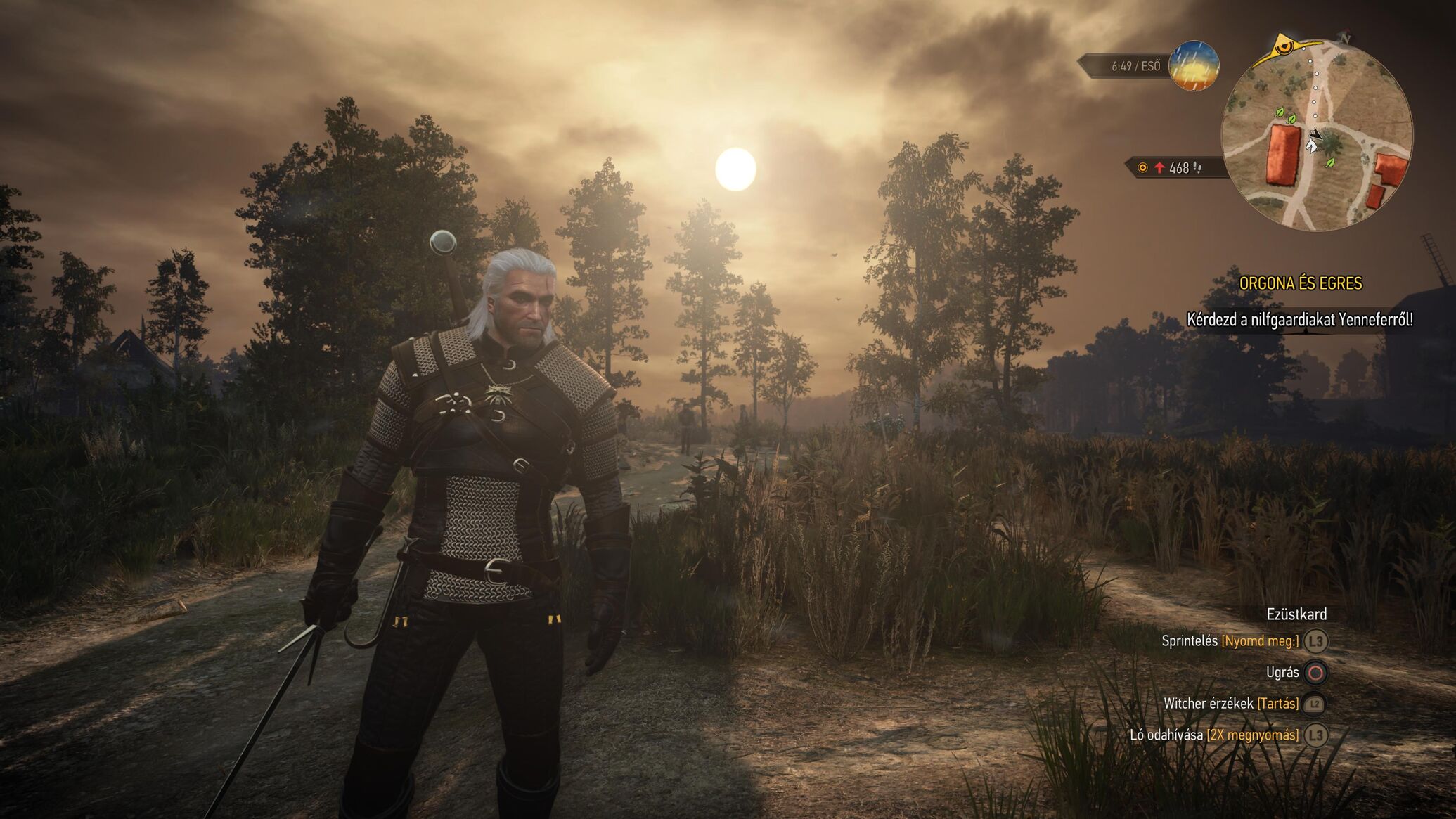Open the Orgona és Egres quest tracker

click(x=1300, y=283)
